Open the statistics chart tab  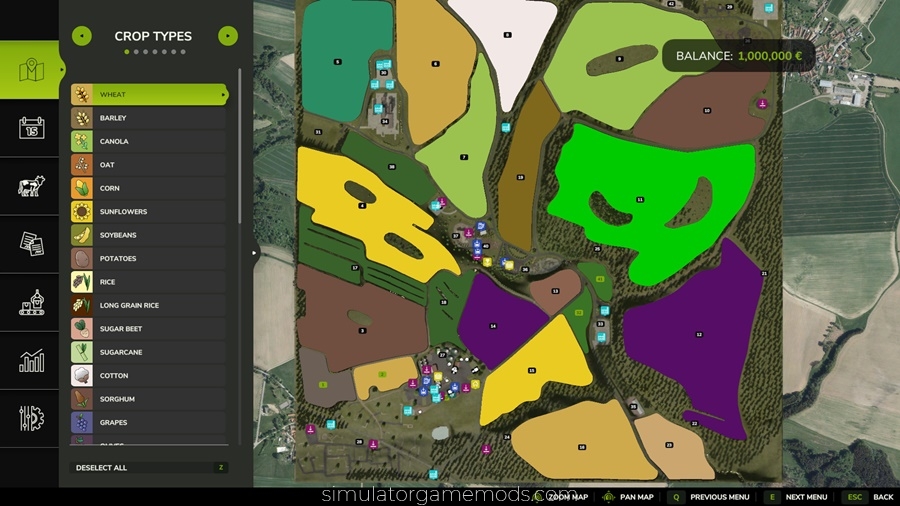32,360
